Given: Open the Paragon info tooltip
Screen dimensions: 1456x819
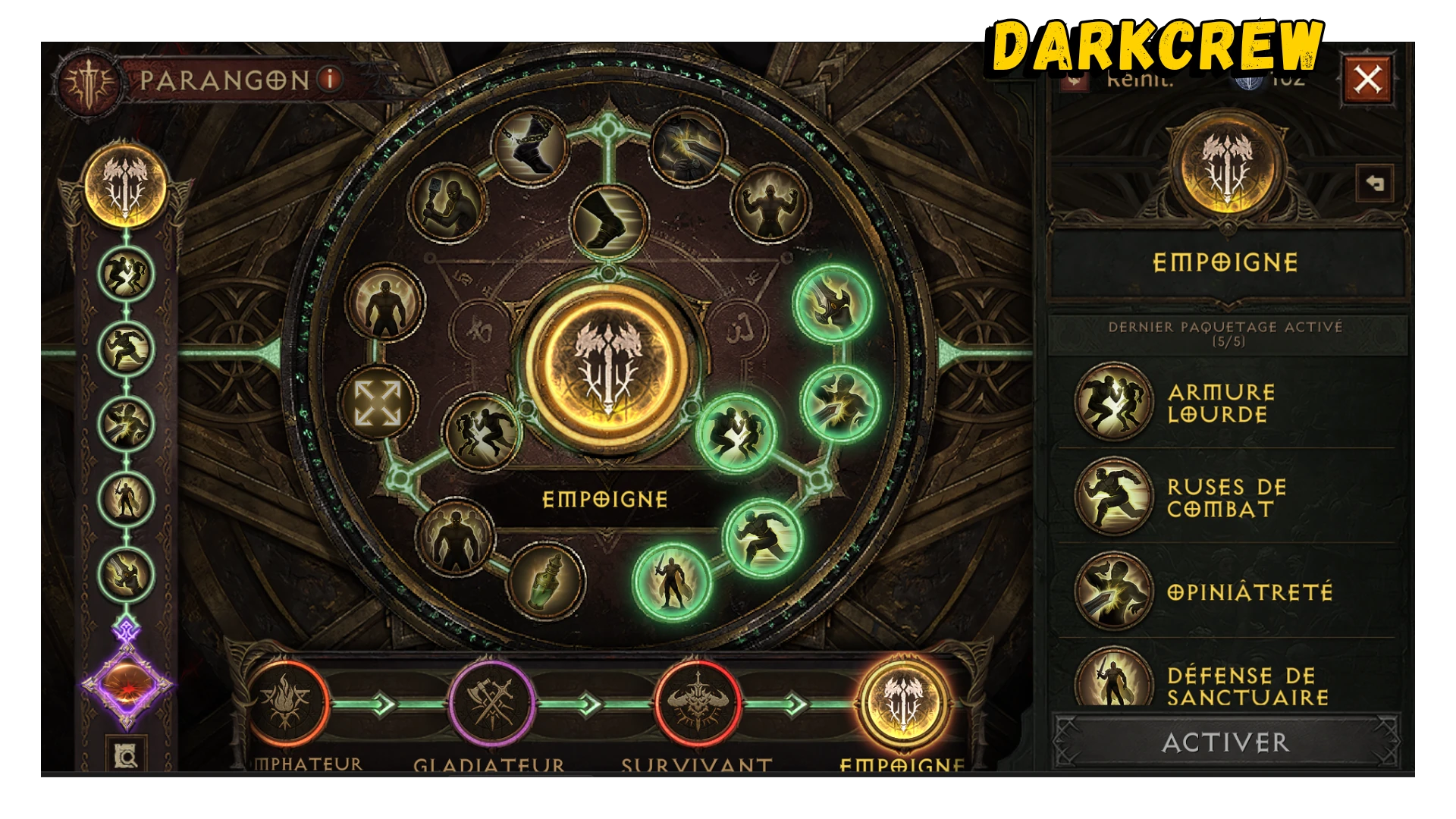Looking at the screenshot, I should coord(330,79).
